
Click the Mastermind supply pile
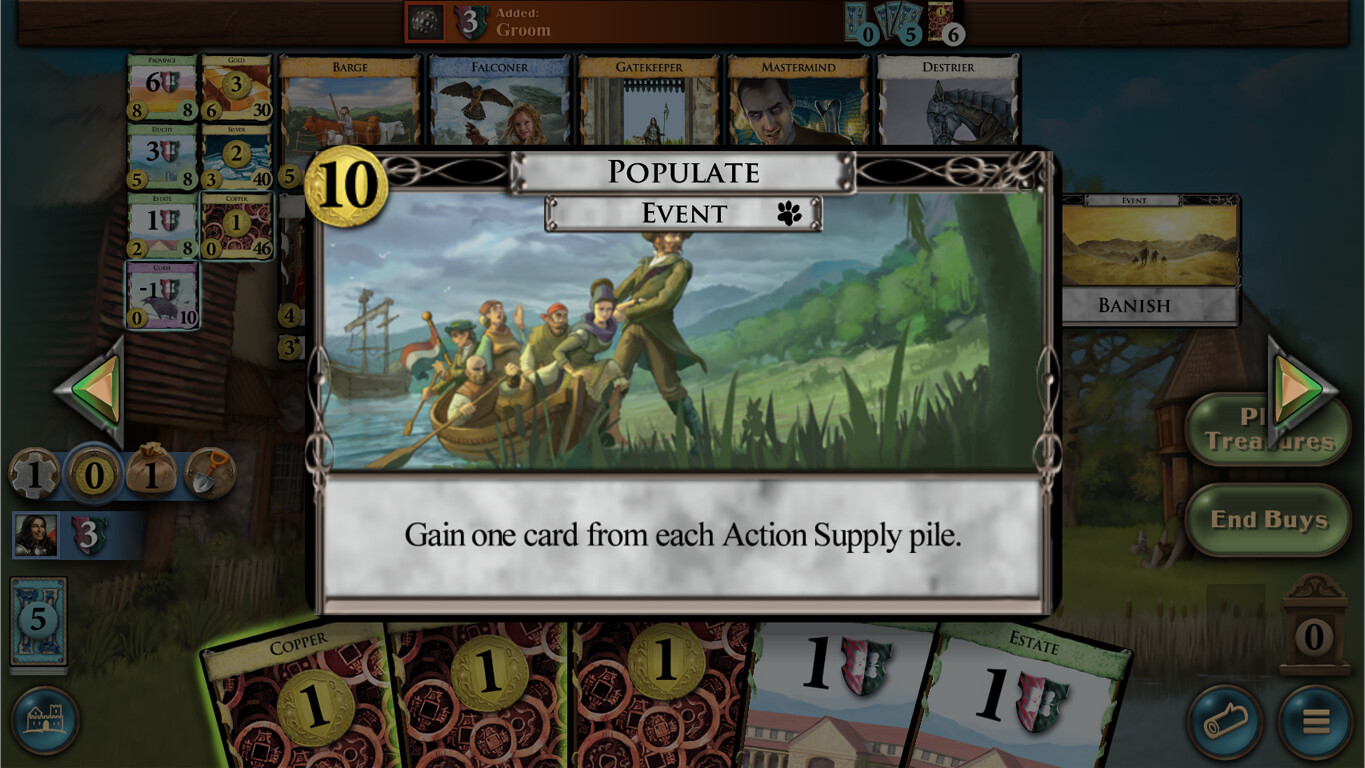coord(797,100)
